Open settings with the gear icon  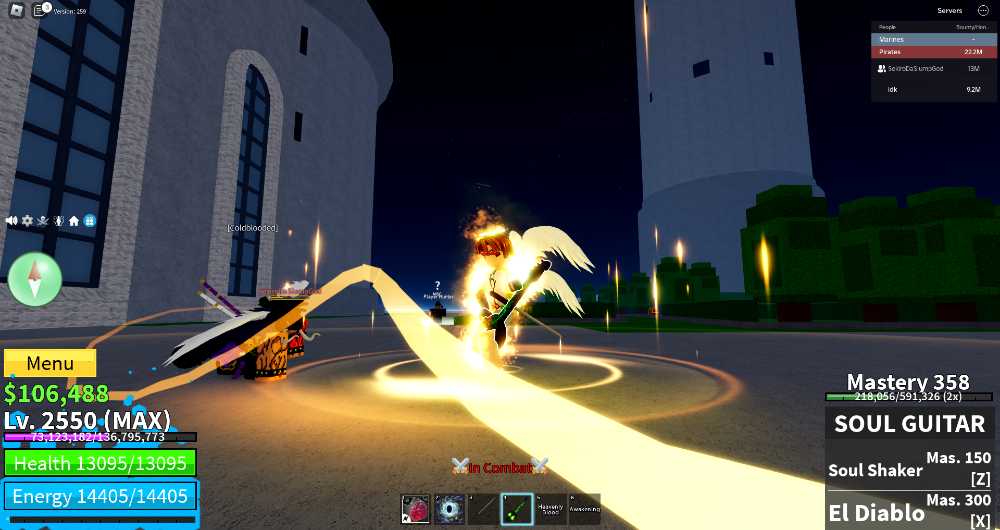tap(27, 220)
